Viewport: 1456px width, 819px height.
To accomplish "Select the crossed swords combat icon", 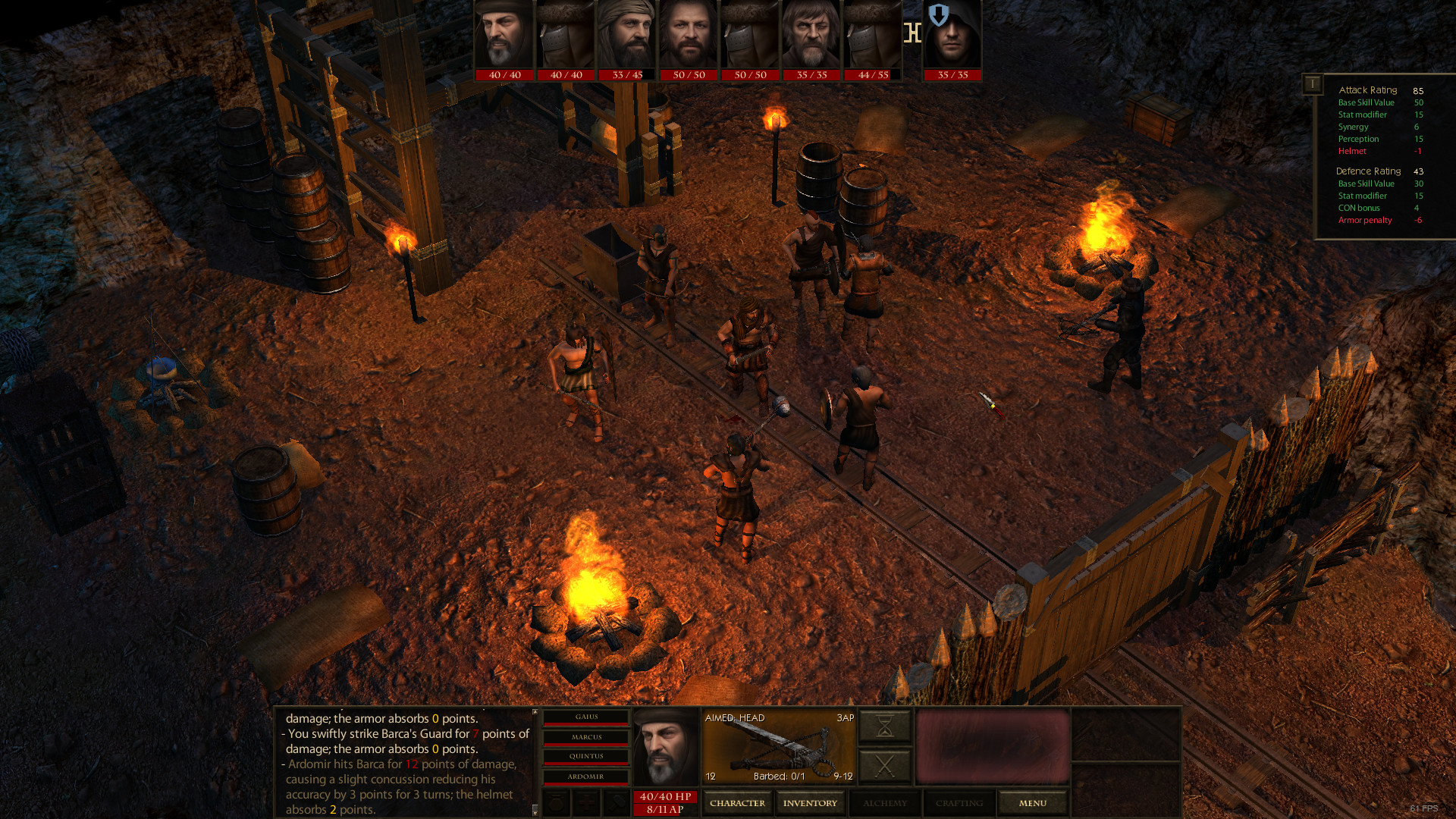I will [884, 764].
